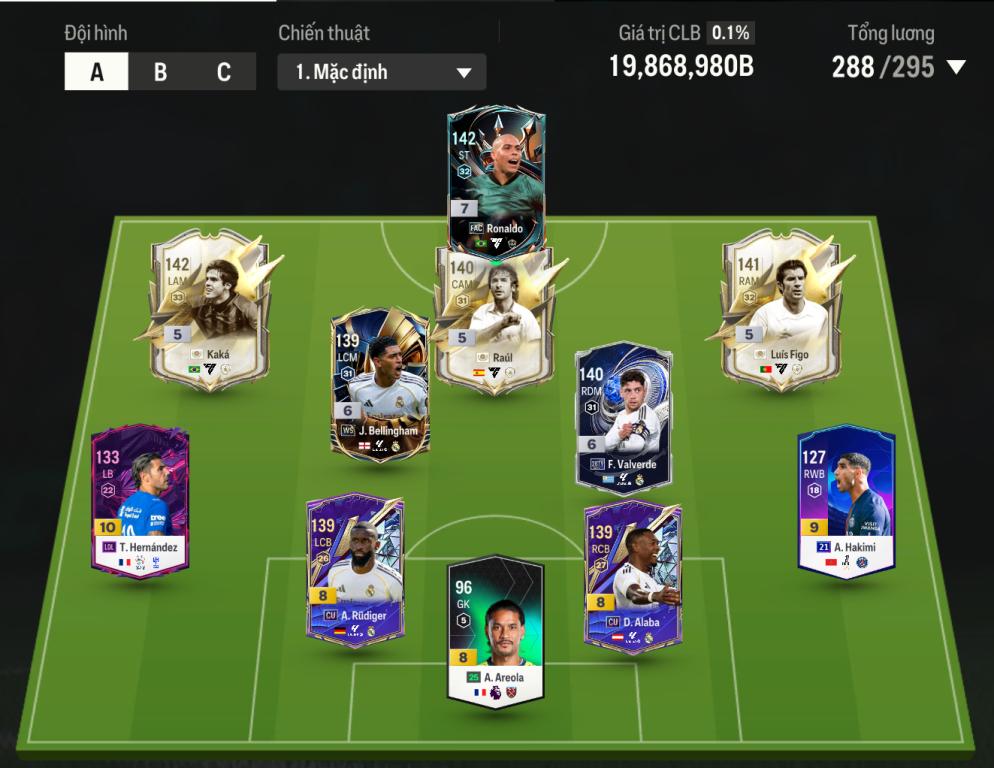Switch to squad tab A
Screen dimensions: 994x768
[x=97, y=72]
